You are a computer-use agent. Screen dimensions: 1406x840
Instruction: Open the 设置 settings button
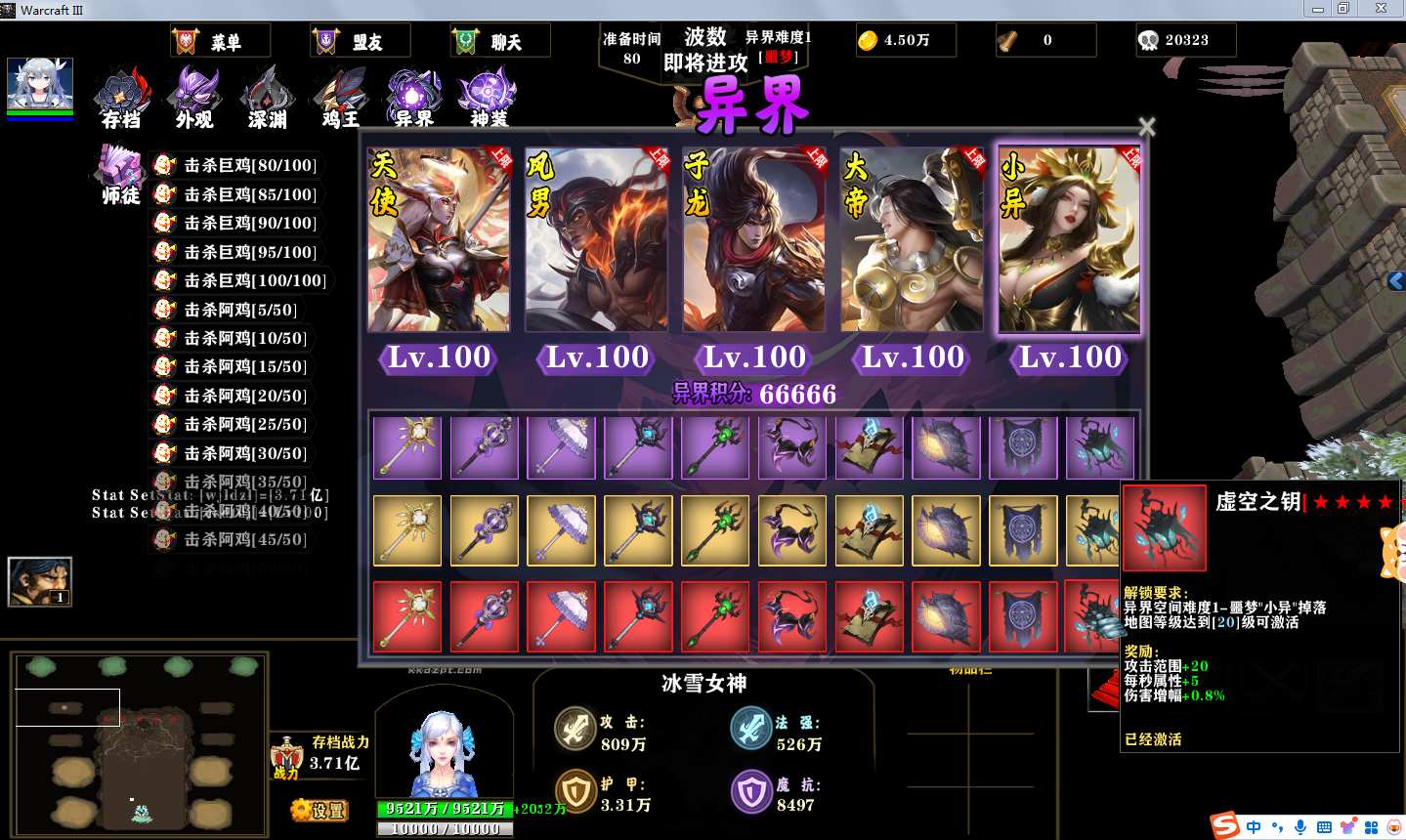[320, 810]
